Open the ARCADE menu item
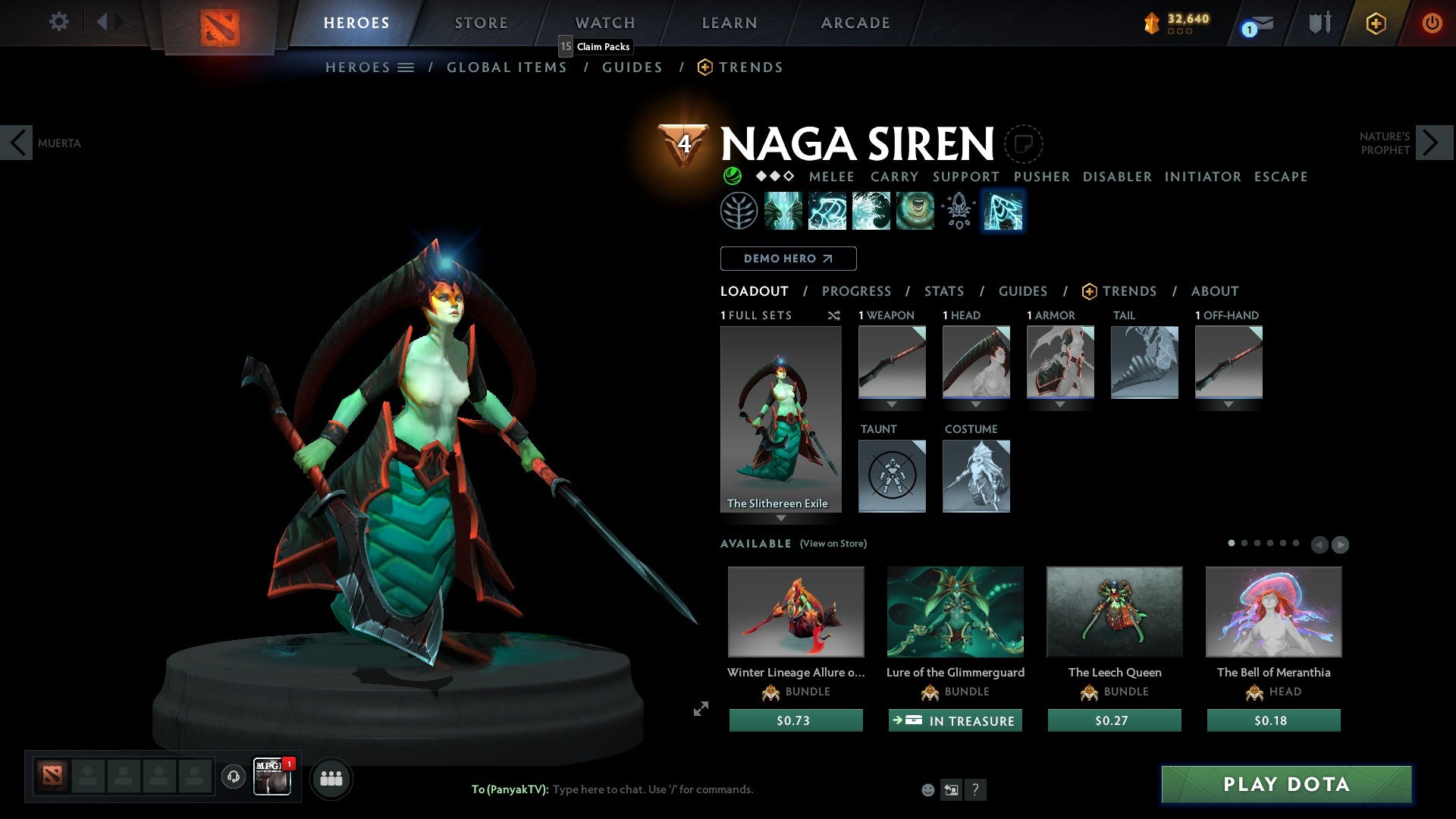 855,23
